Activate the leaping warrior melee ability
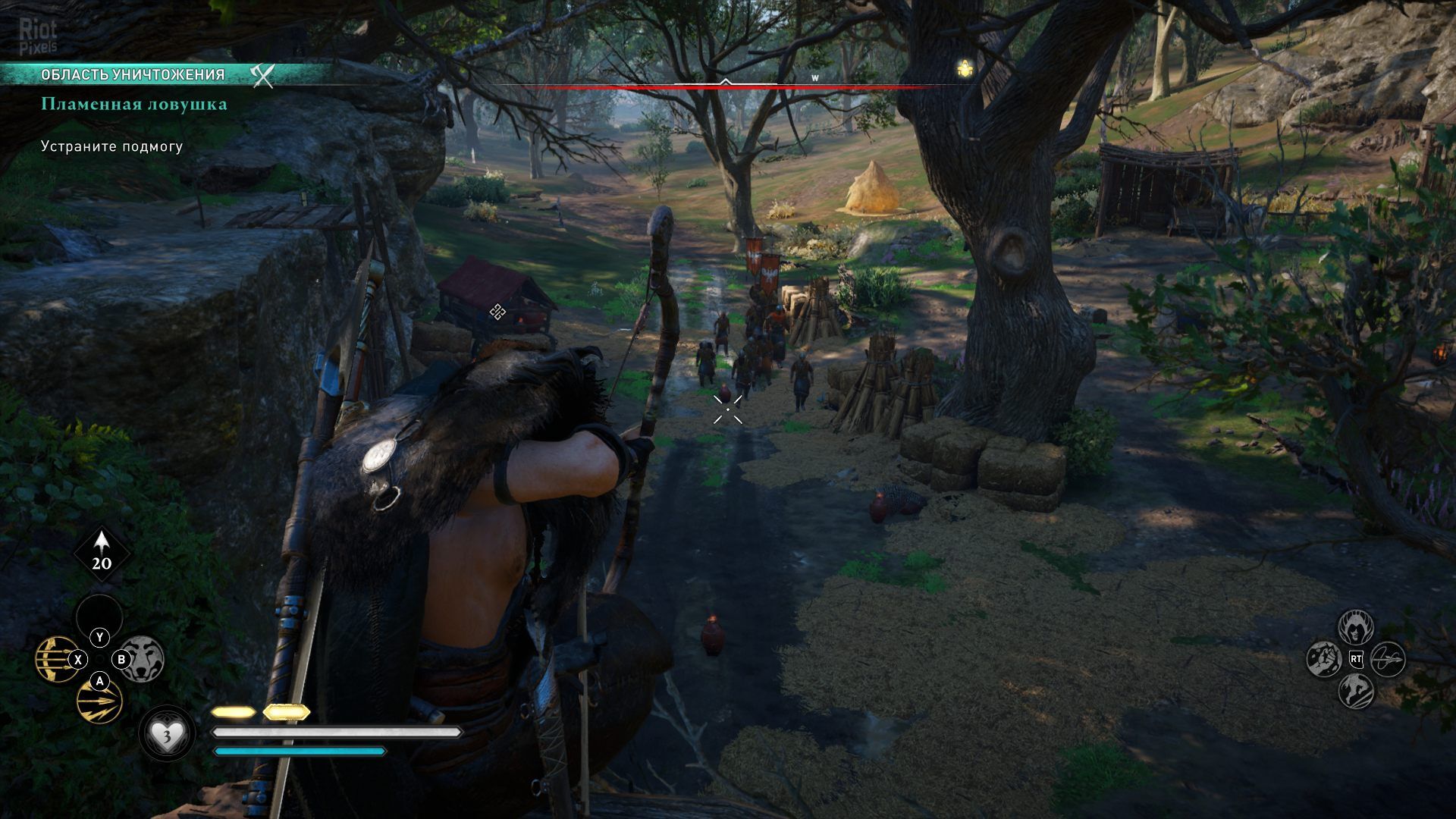 pos(1356,691)
